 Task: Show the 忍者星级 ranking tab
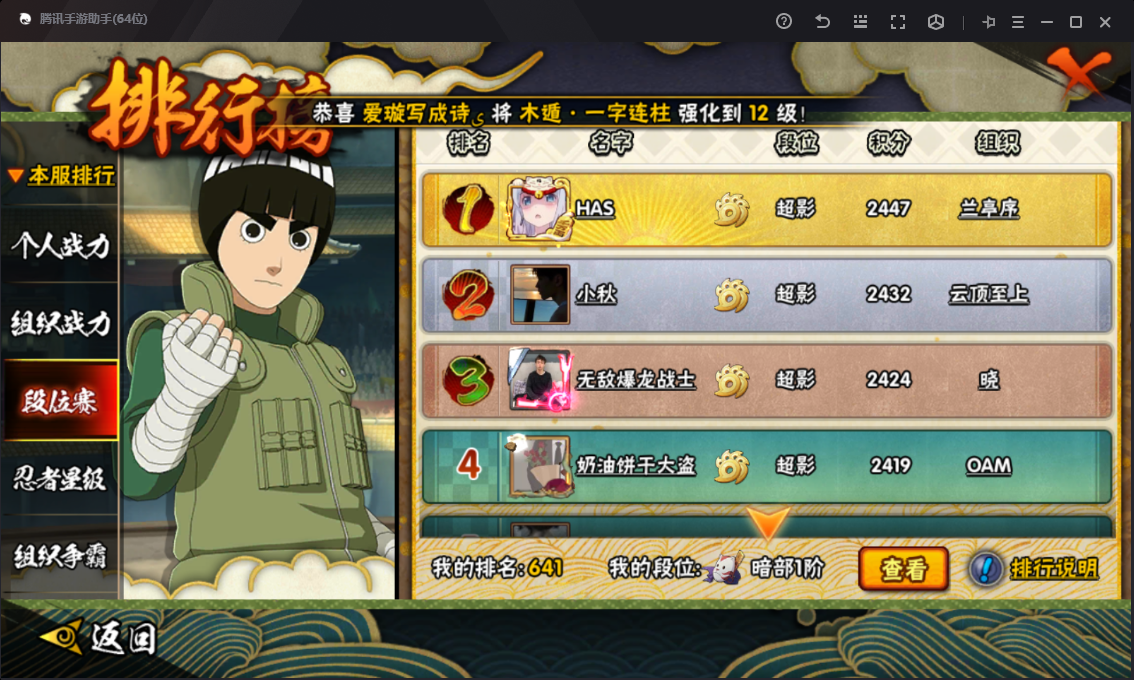coord(60,479)
